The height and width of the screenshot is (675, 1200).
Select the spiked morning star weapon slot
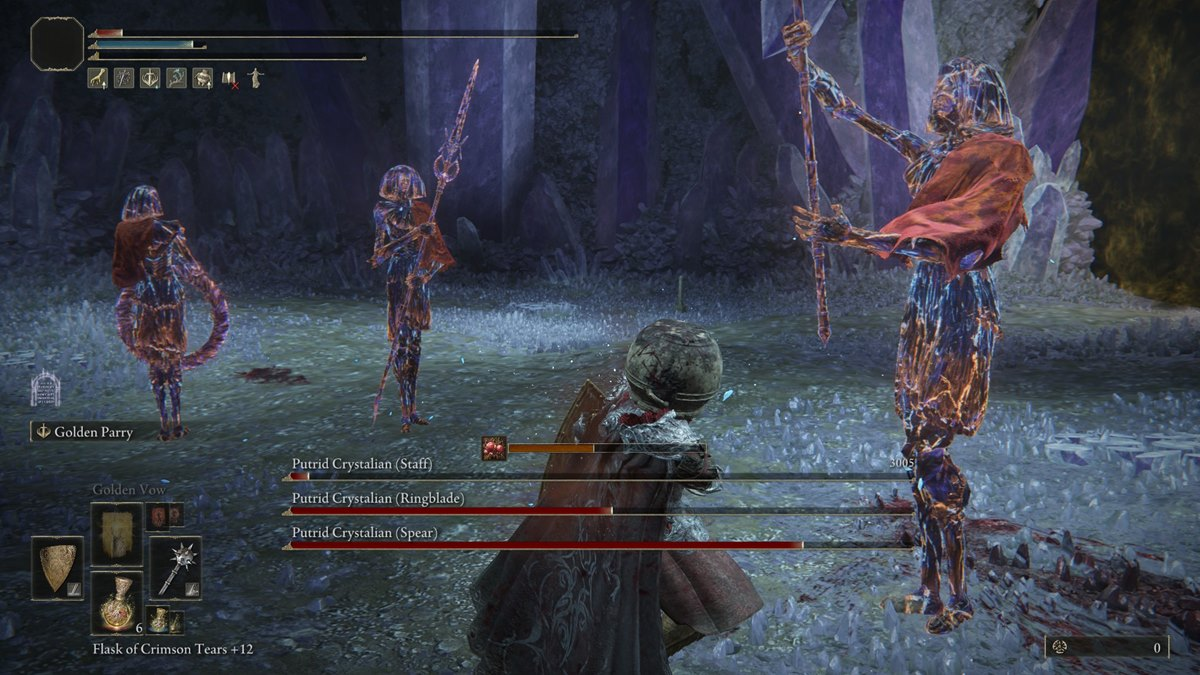(x=175, y=567)
